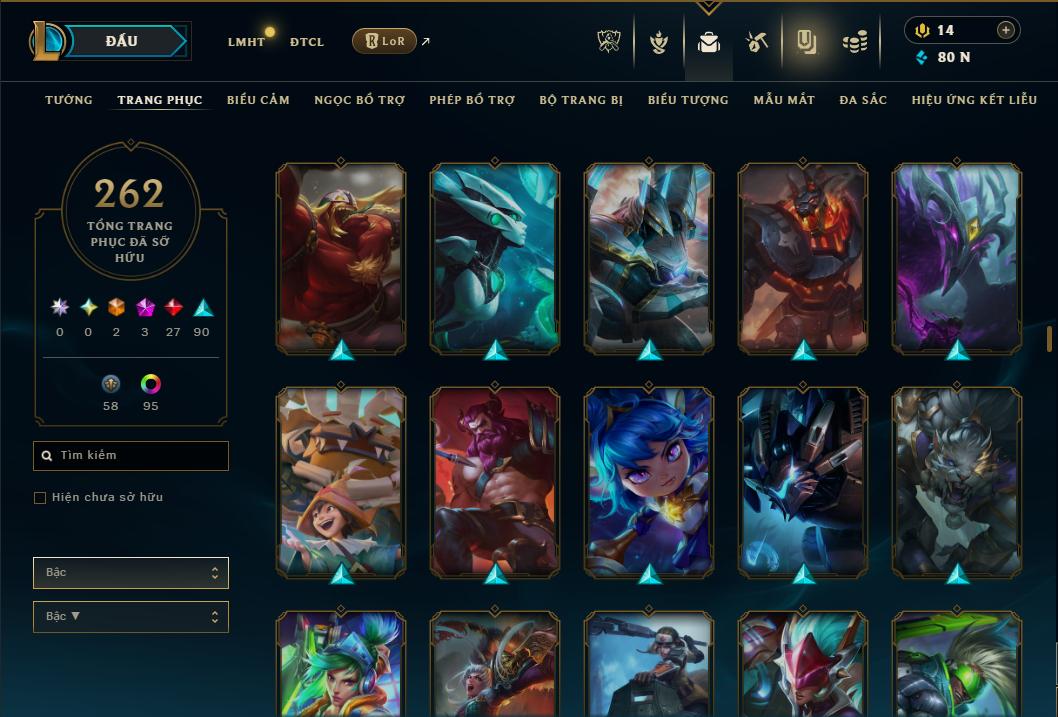Open the upper Bậc dropdown

click(131, 573)
